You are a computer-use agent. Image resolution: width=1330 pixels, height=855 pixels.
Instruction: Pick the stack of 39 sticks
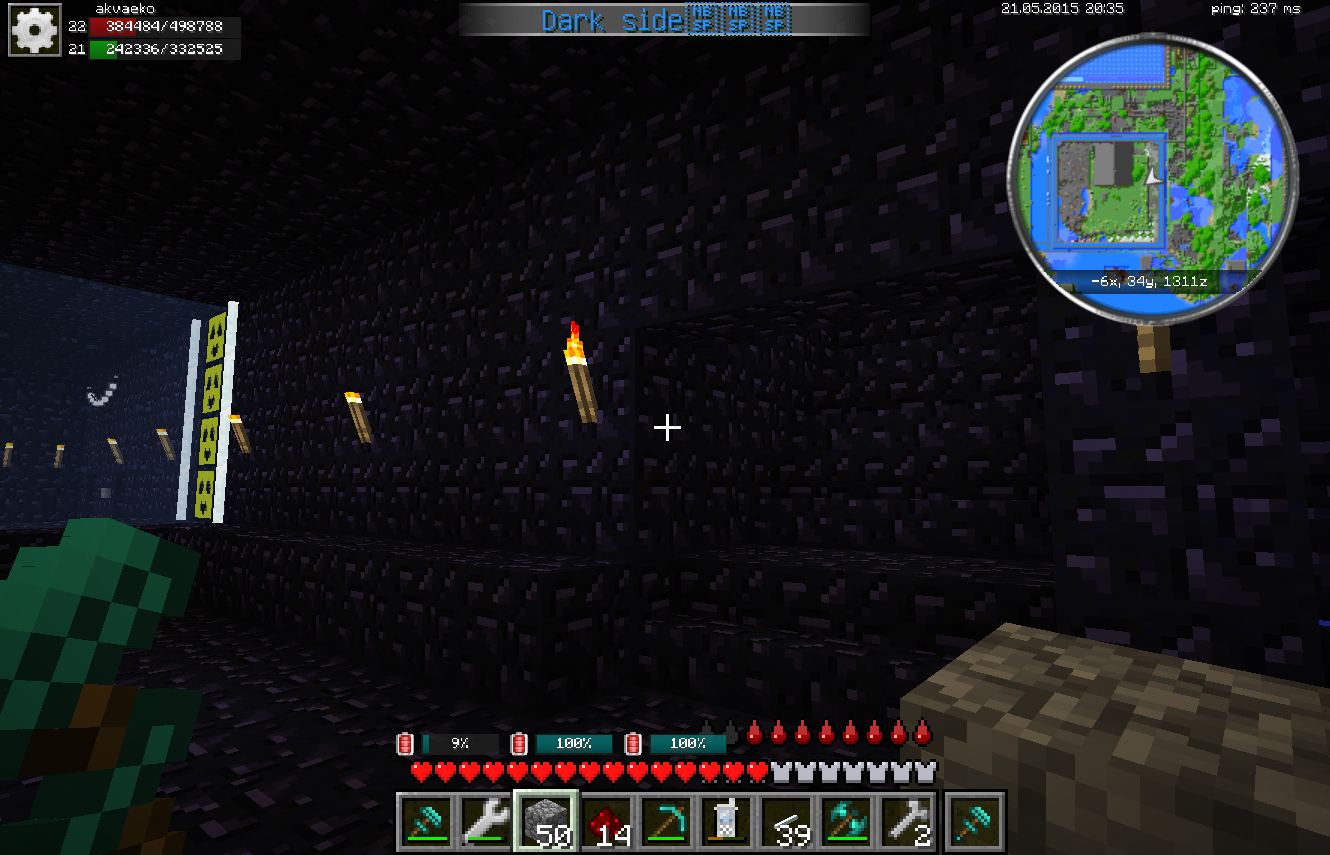786,821
